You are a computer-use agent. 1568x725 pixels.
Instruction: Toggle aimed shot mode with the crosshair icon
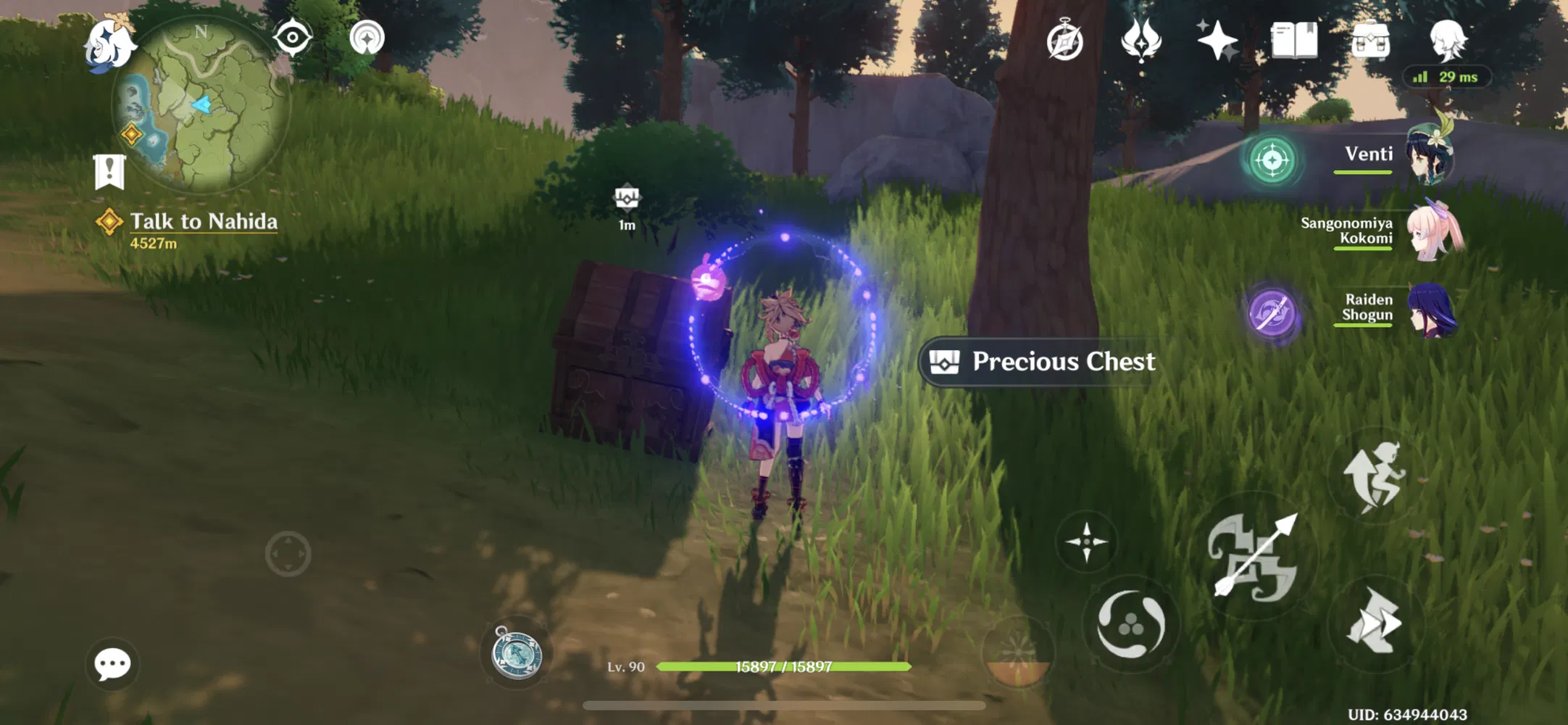pyautogui.click(x=1087, y=540)
